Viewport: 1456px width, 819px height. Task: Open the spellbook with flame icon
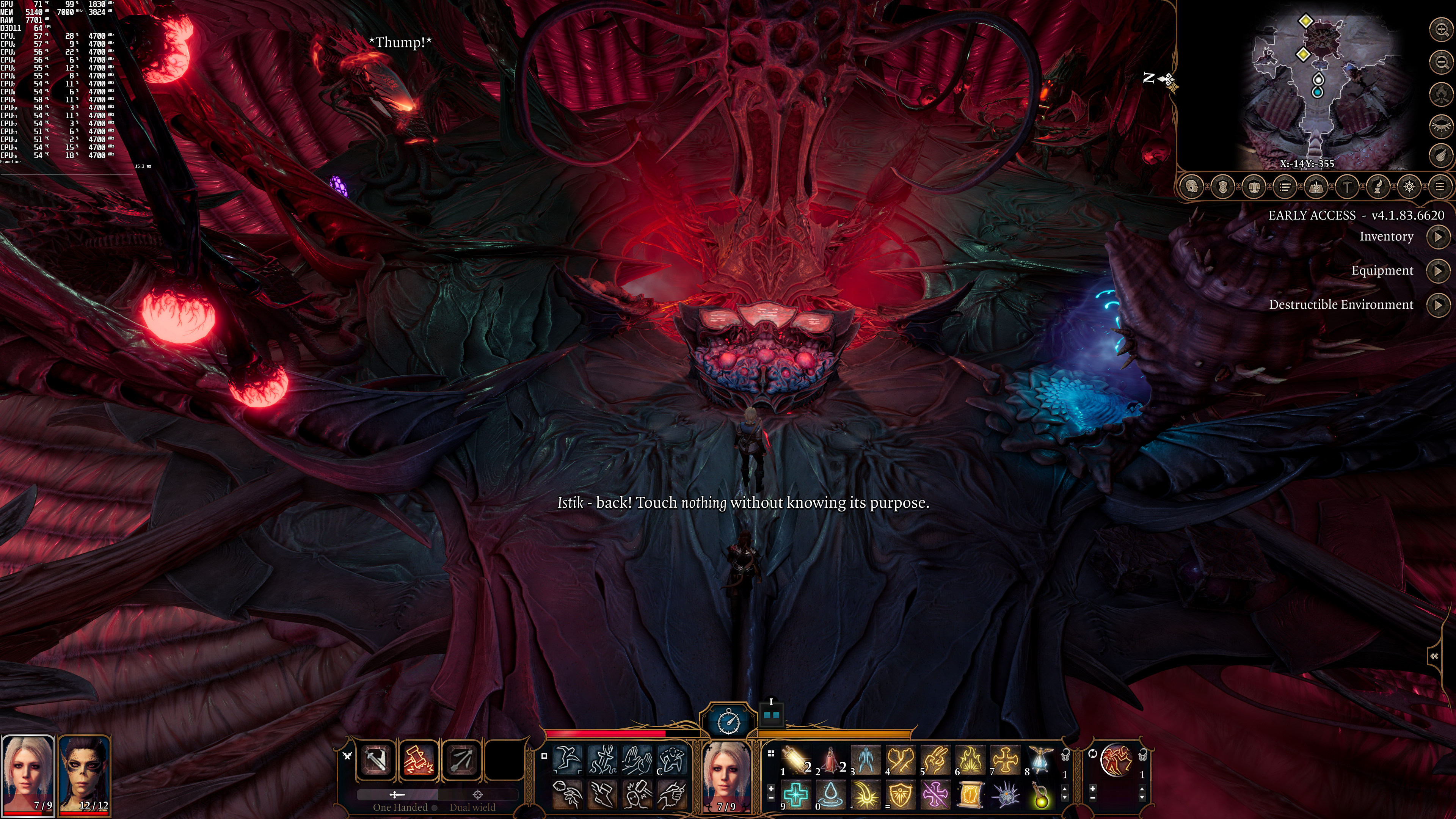click(1316, 187)
